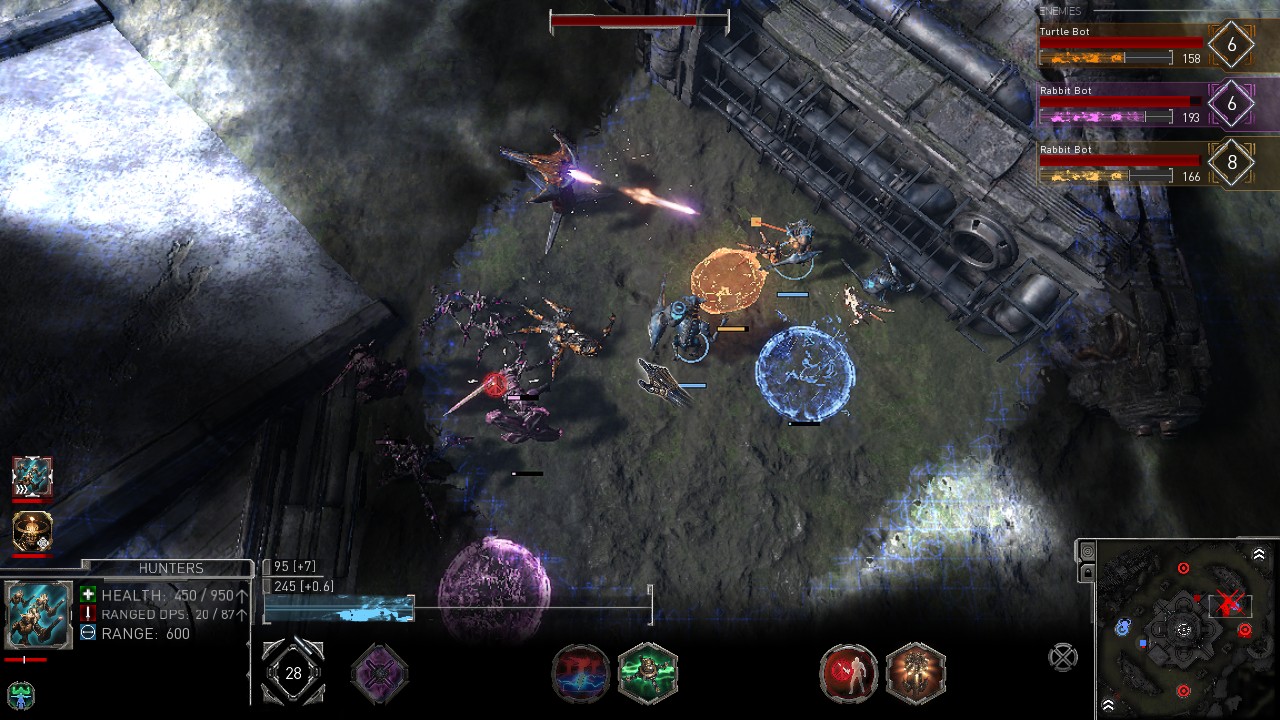Select the golden mech squad group icon

click(x=32, y=532)
